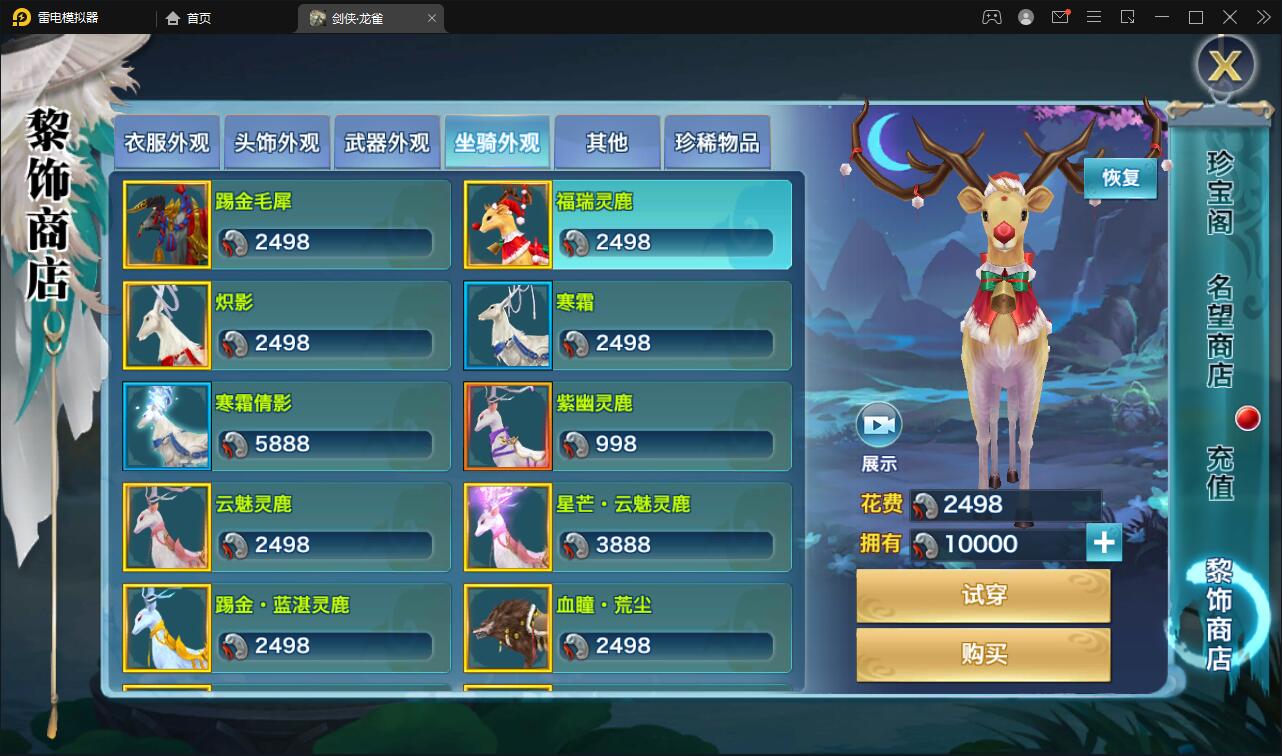Screen dimensions: 1282x756
Task: Click the 试穿 try-on button
Action: (983, 594)
